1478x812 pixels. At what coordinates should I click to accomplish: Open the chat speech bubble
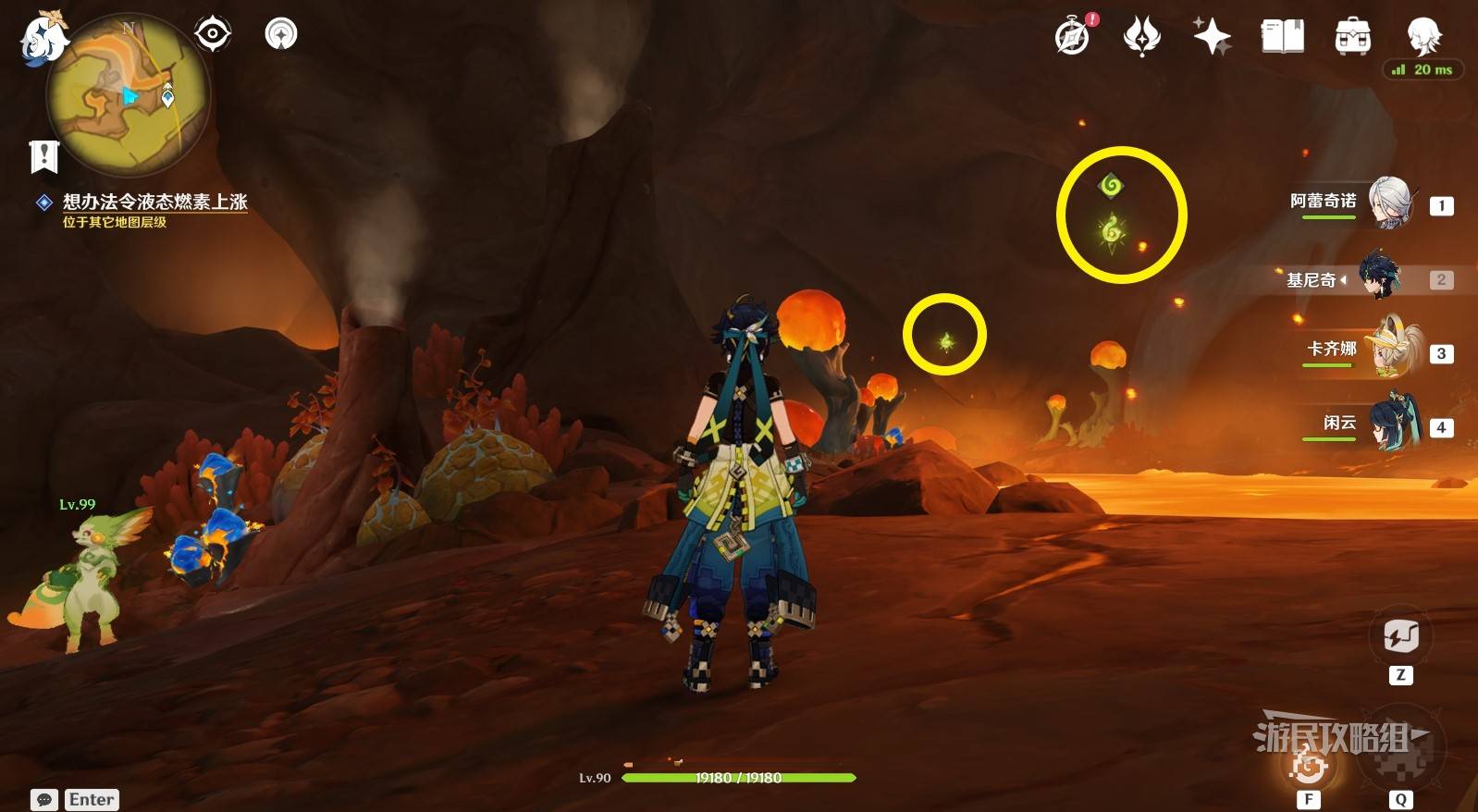(x=43, y=800)
